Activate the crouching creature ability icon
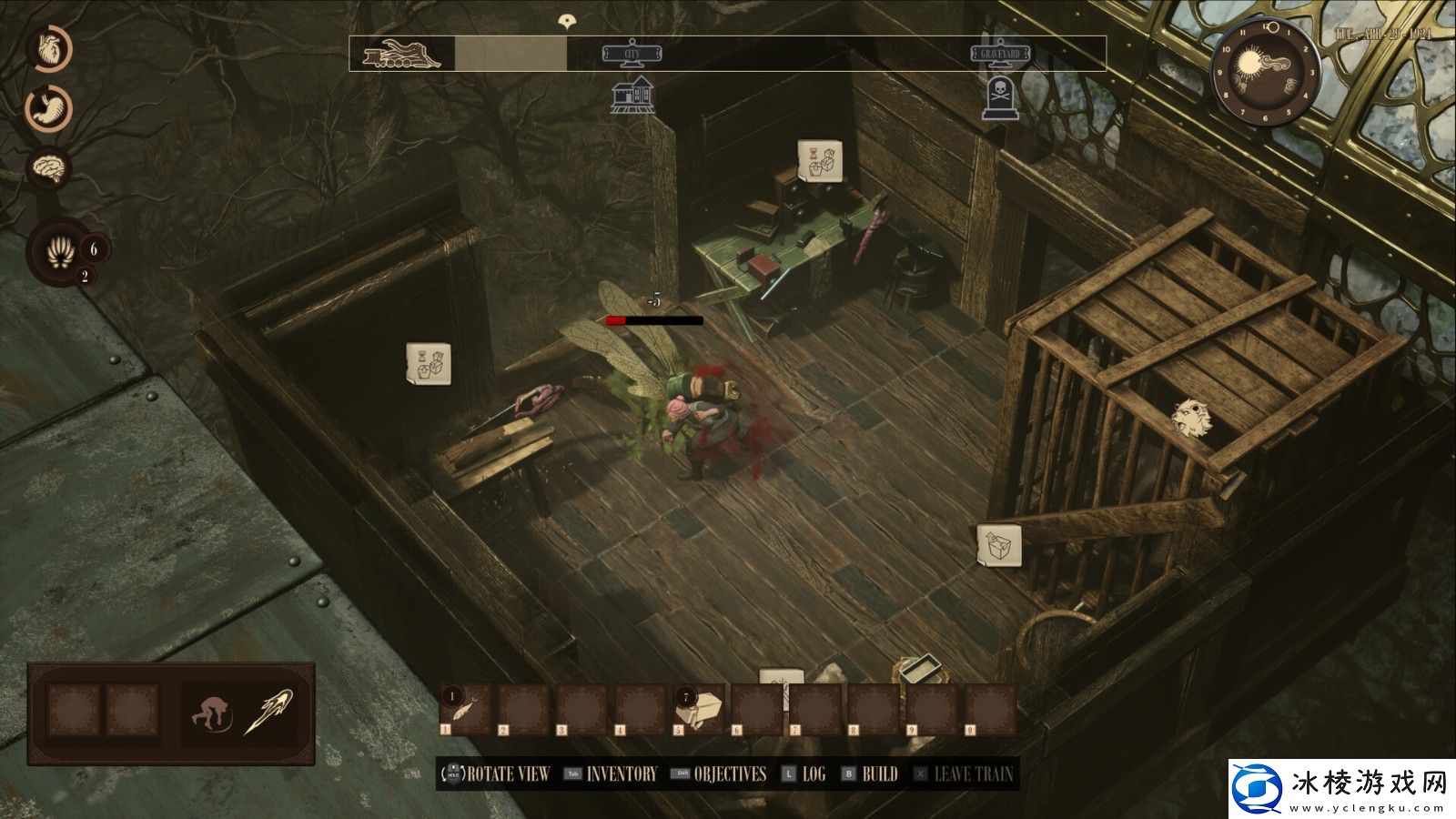1456x819 pixels. (212, 712)
